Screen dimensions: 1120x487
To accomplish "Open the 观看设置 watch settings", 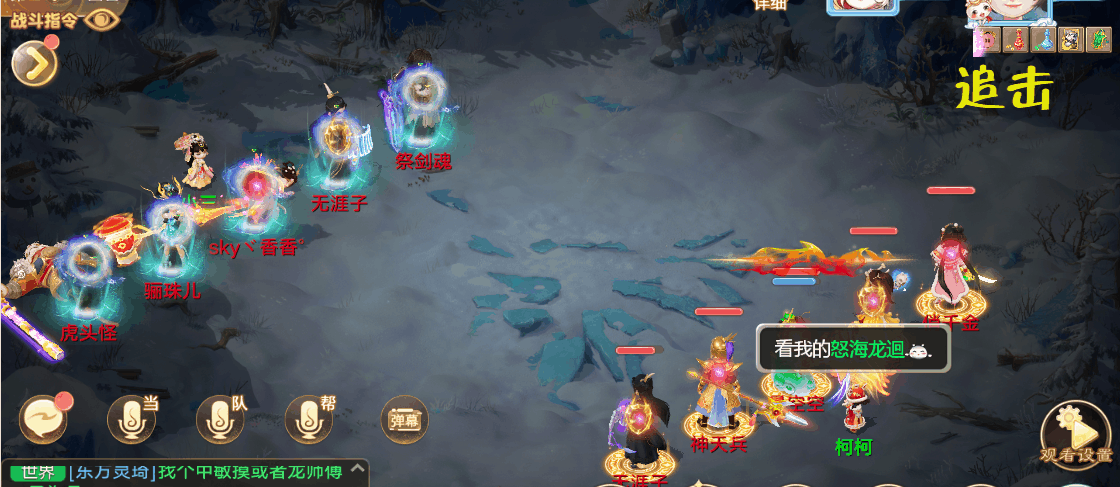I will 1077,437.
